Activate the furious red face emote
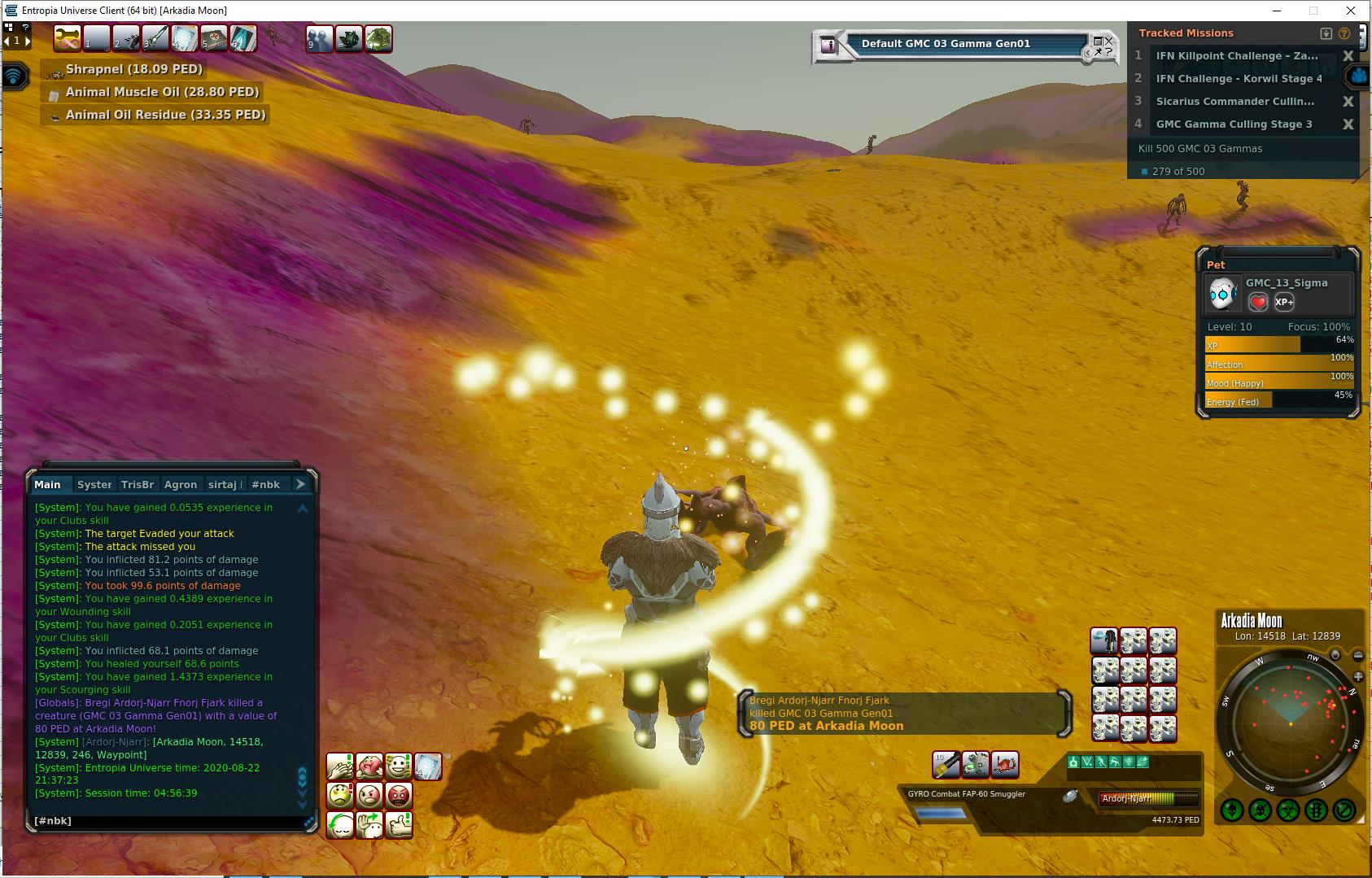This screenshot has width=1372, height=878. point(399,795)
